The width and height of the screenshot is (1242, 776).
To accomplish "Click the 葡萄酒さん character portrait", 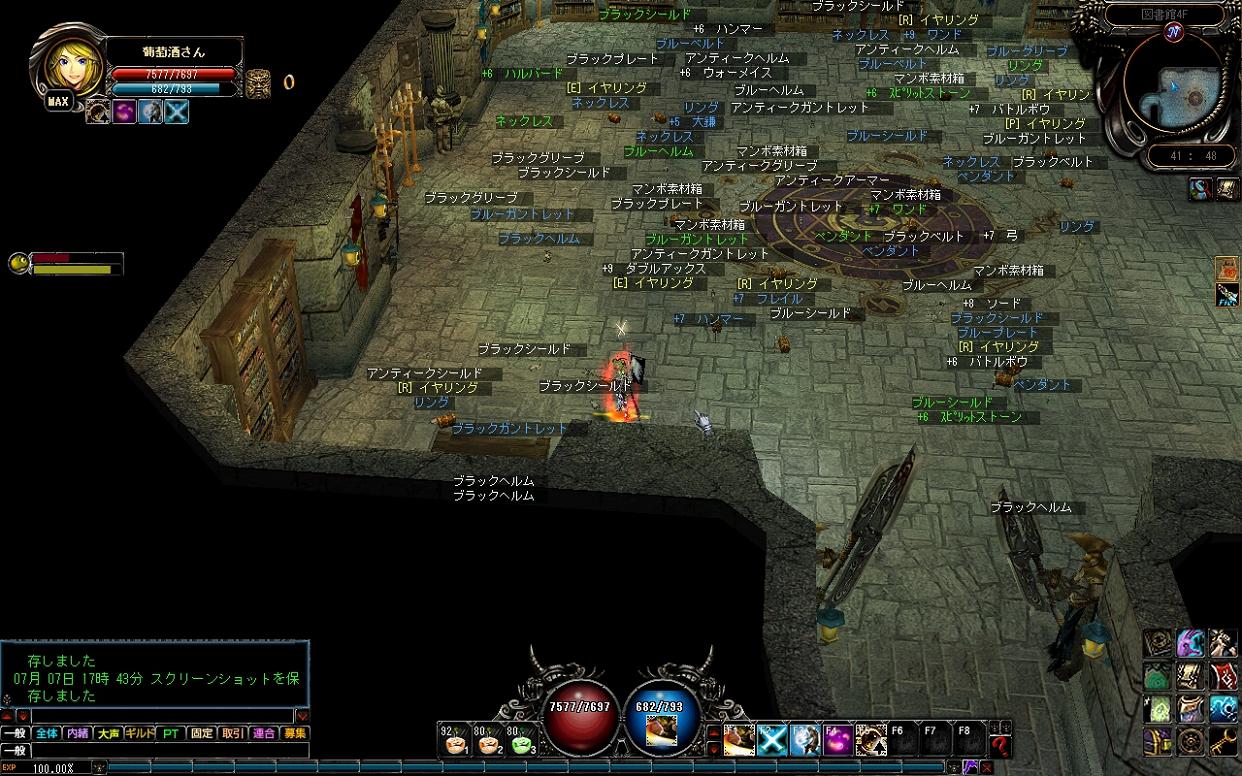I will tap(67, 65).
